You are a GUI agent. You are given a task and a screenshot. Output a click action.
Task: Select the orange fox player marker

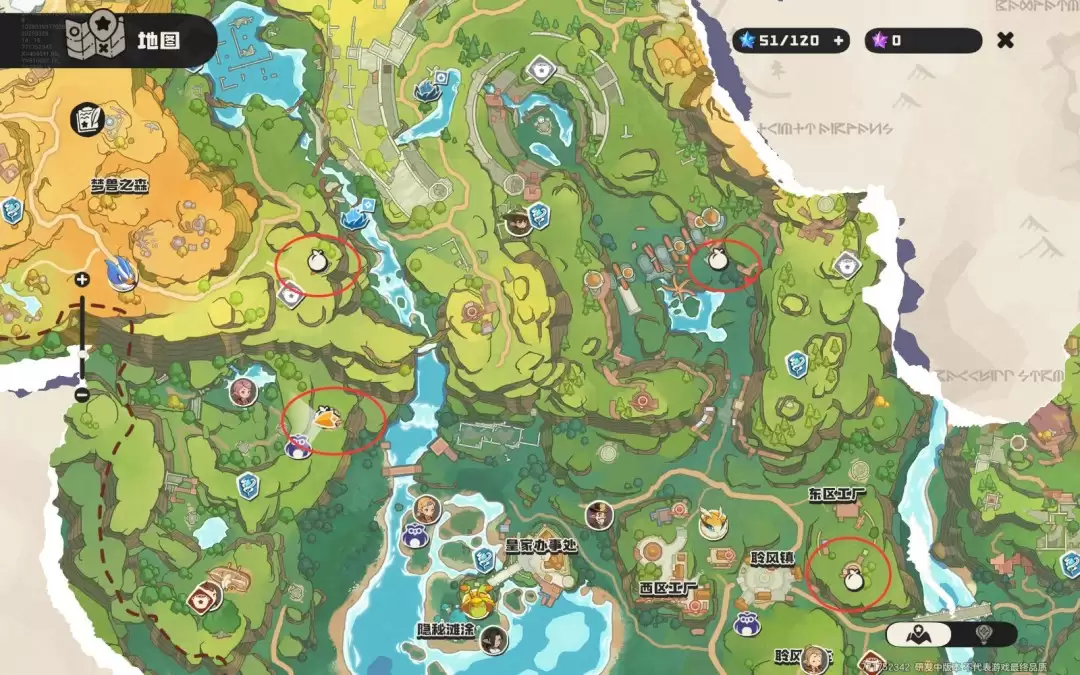click(326, 416)
